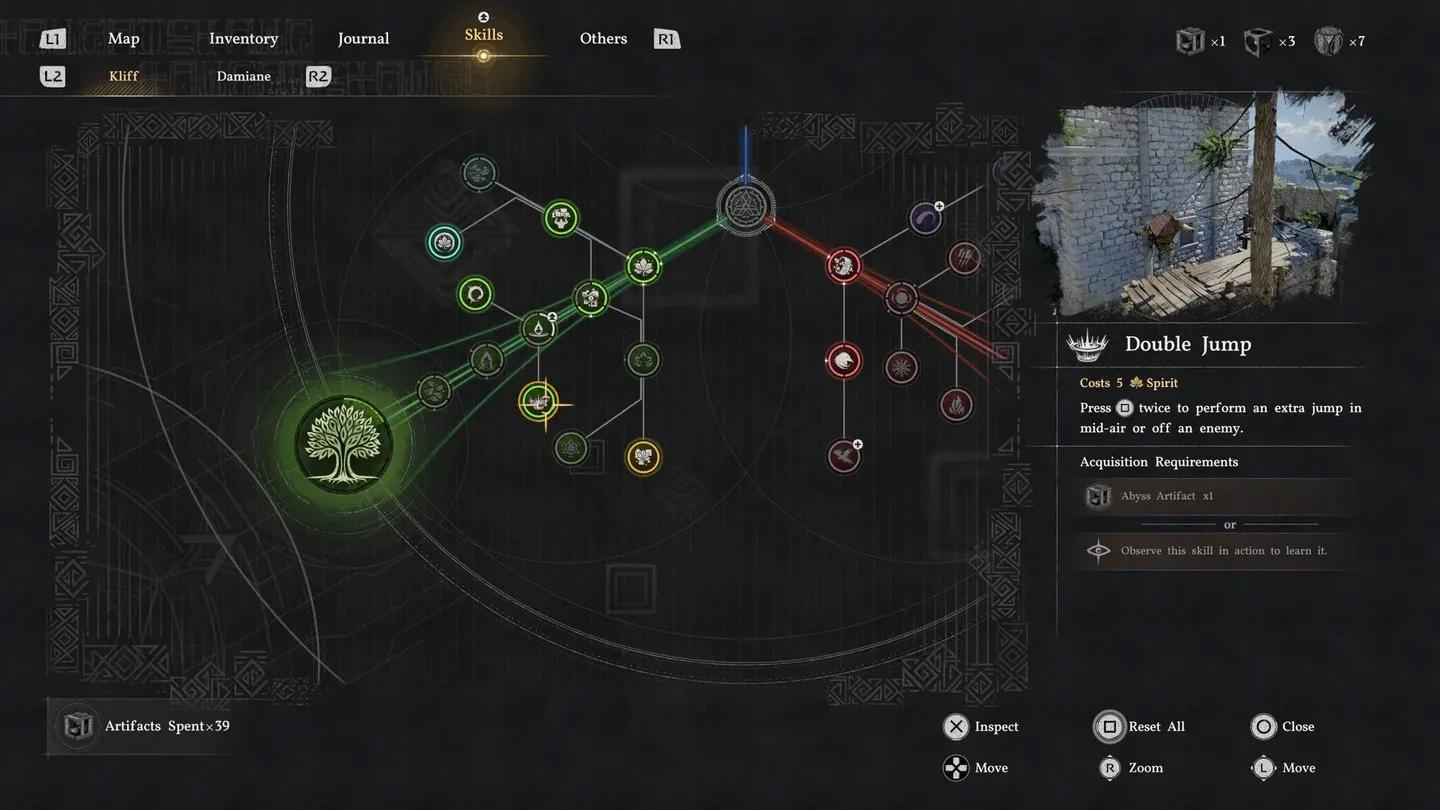Expand the droplet node with upgrade arrow
Image resolution: width=1440 pixels, height=810 pixels.
pos(538,328)
